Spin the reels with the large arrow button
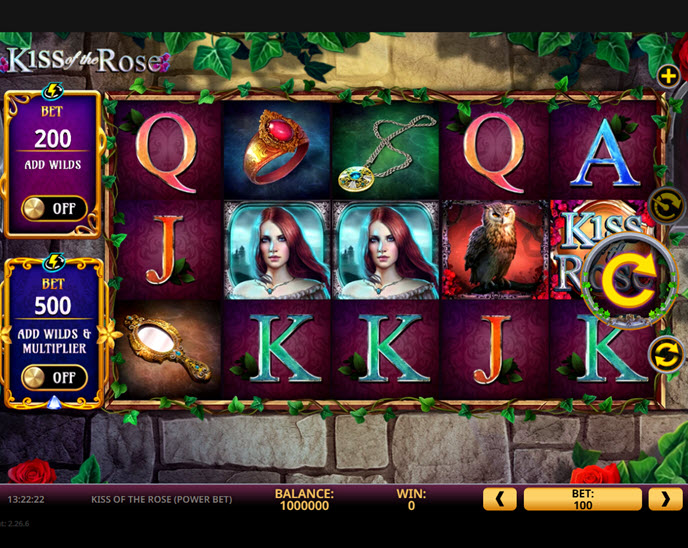688x548 pixels. tap(625, 280)
